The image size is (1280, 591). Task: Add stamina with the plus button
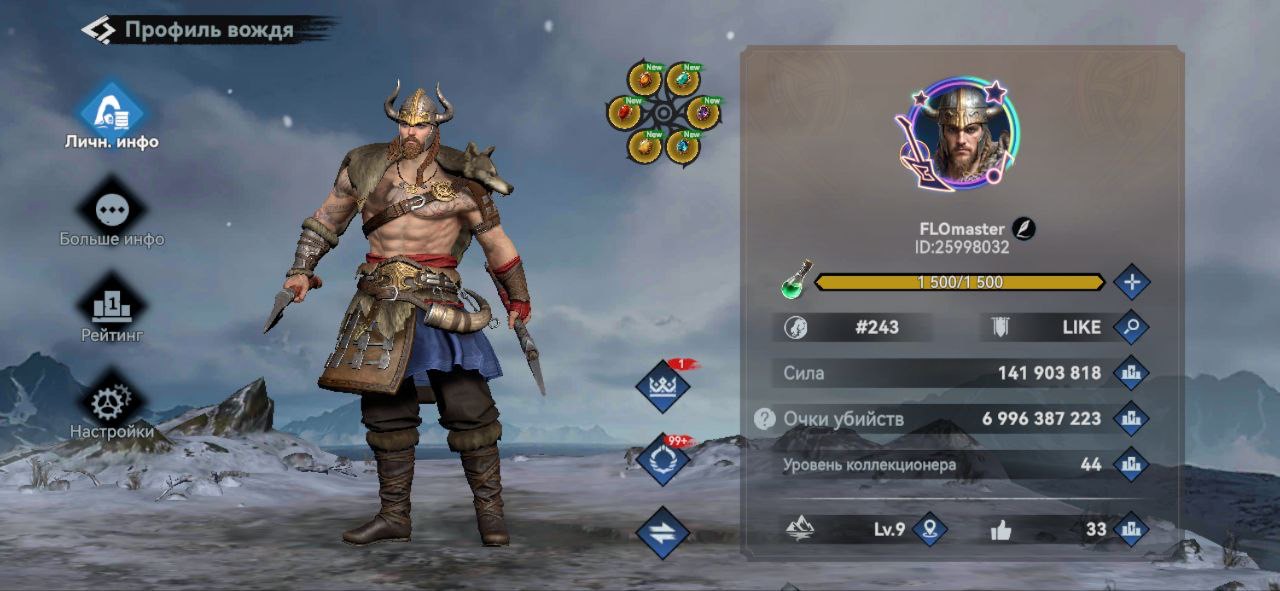tap(1131, 283)
